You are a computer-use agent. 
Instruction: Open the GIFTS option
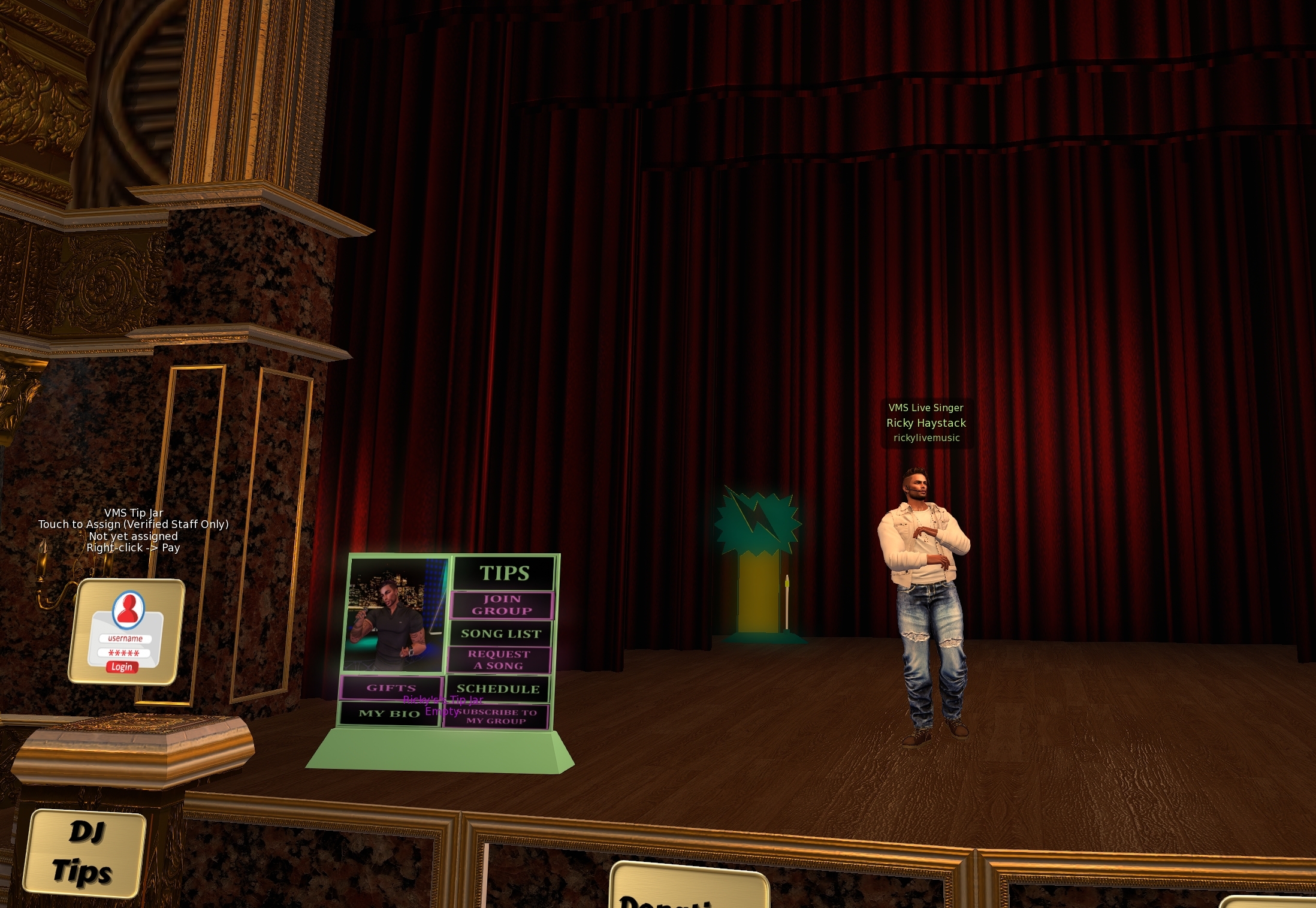(x=391, y=688)
